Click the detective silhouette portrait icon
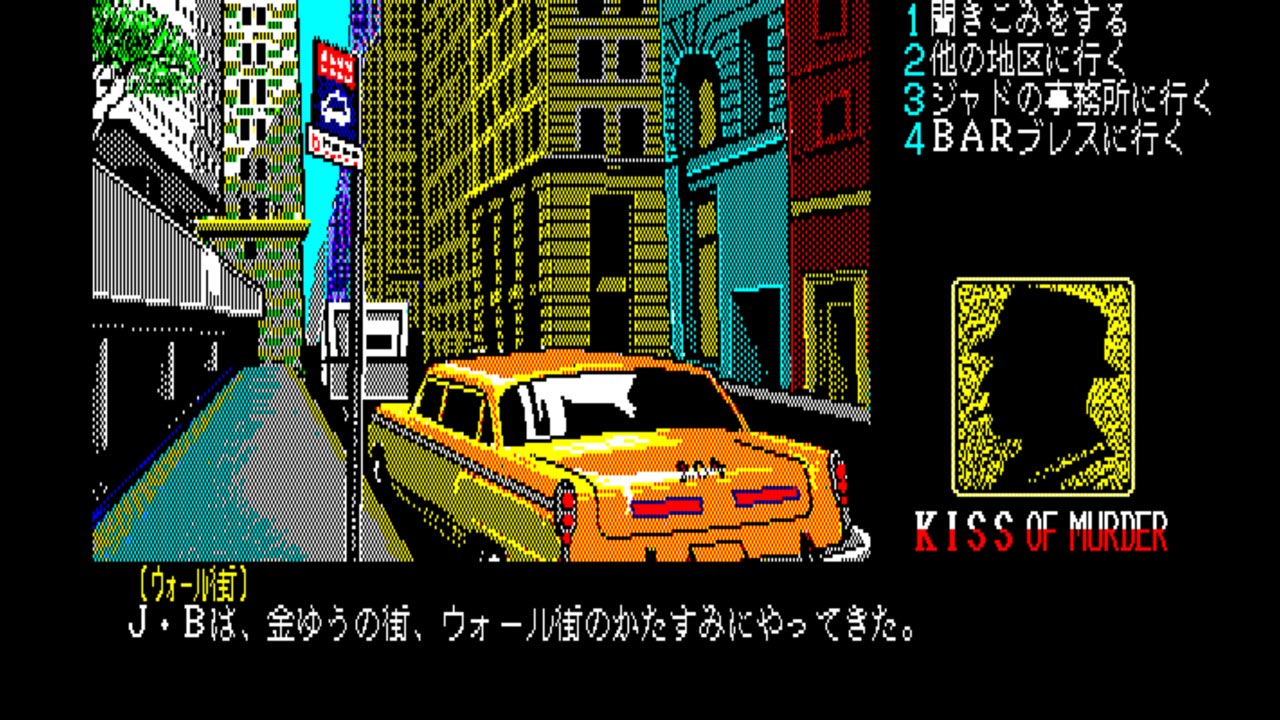 point(1043,385)
